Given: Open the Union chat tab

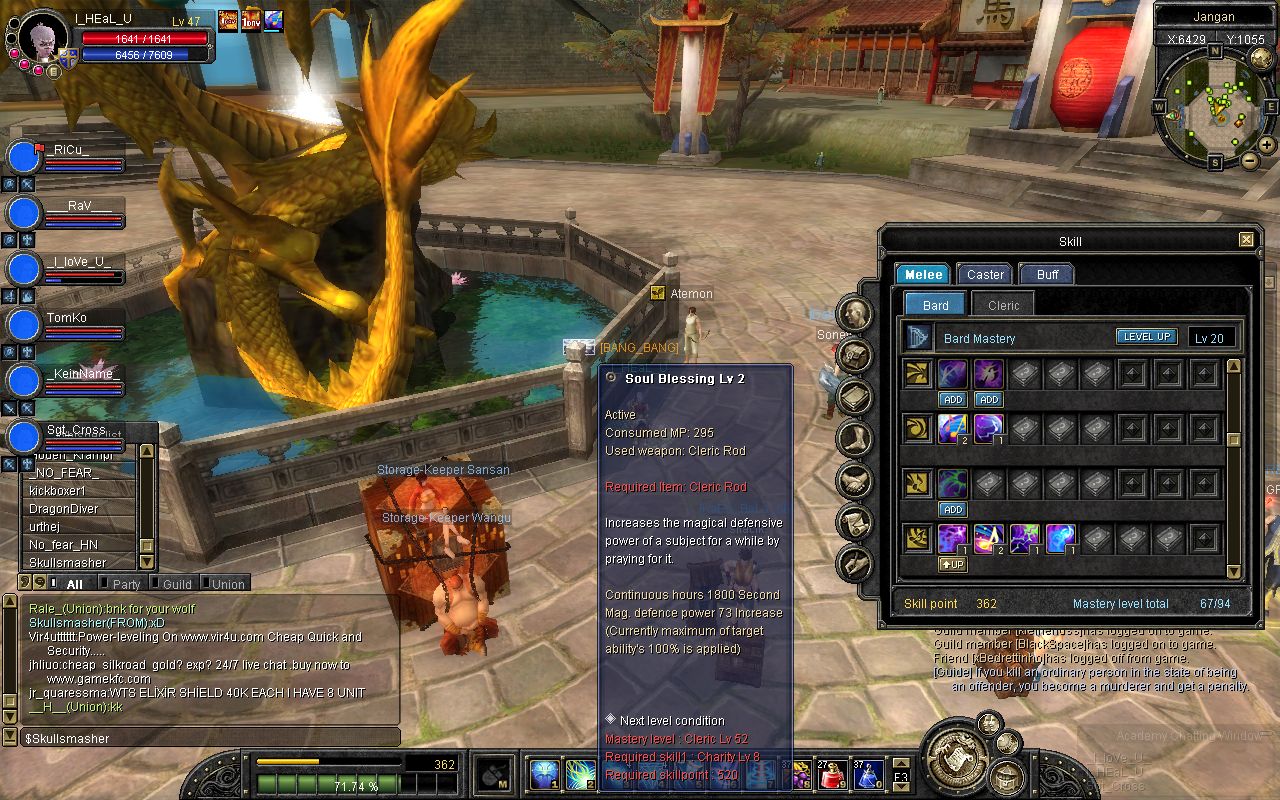Looking at the screenshot, I should [x=227, y=584].
